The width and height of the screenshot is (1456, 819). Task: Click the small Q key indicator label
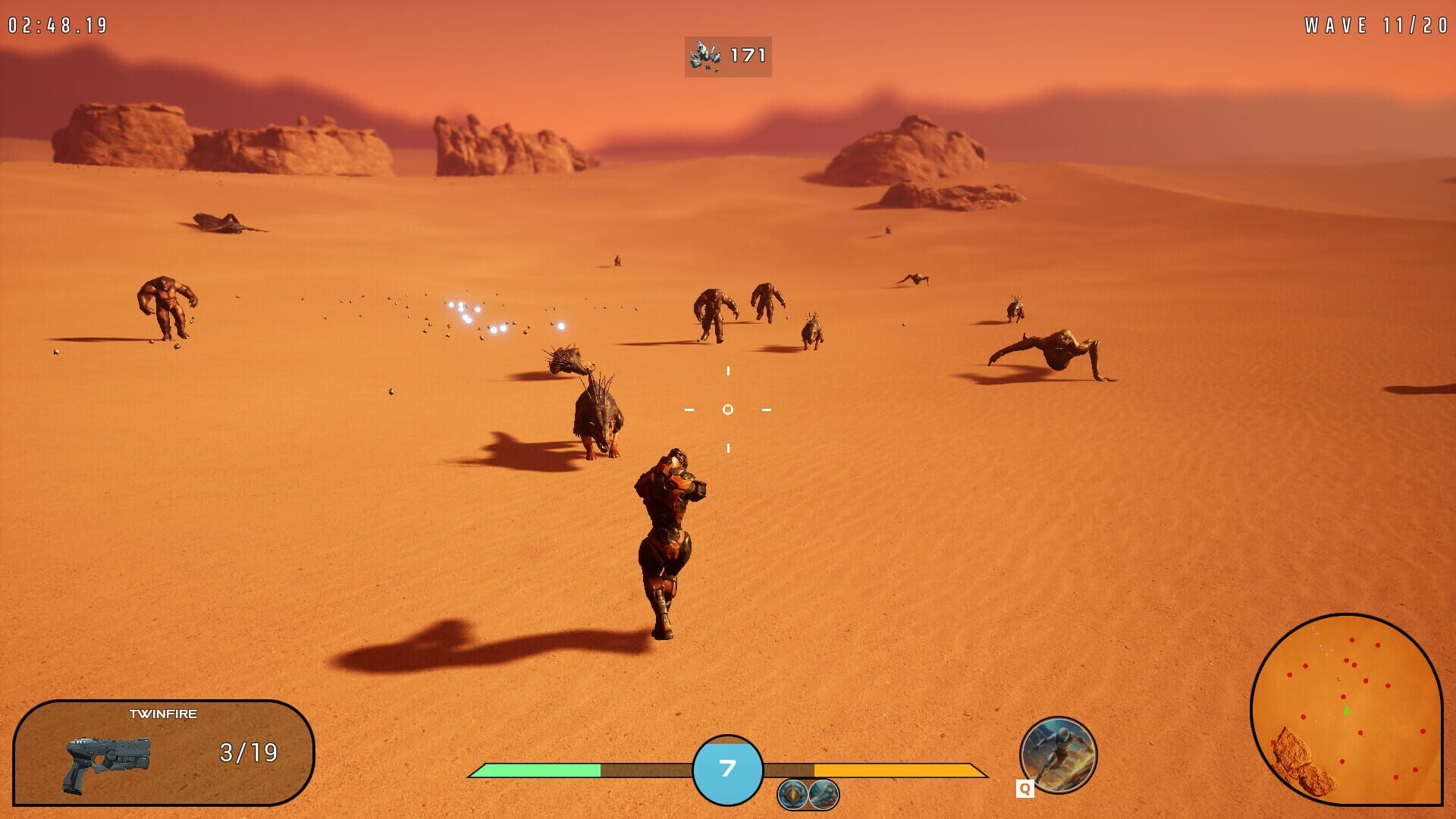1025,789
